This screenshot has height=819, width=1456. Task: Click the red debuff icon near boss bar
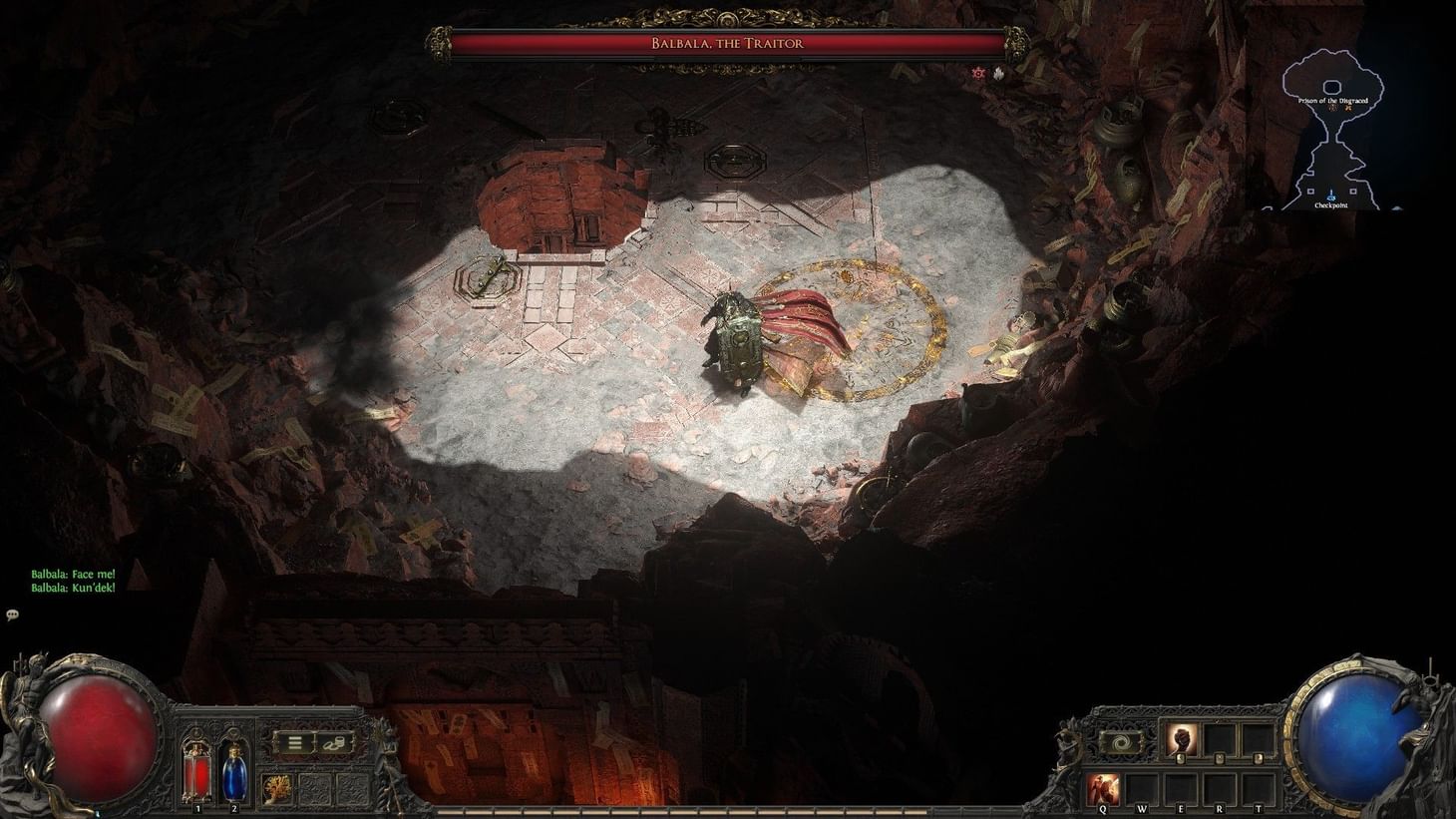(978, 74)
